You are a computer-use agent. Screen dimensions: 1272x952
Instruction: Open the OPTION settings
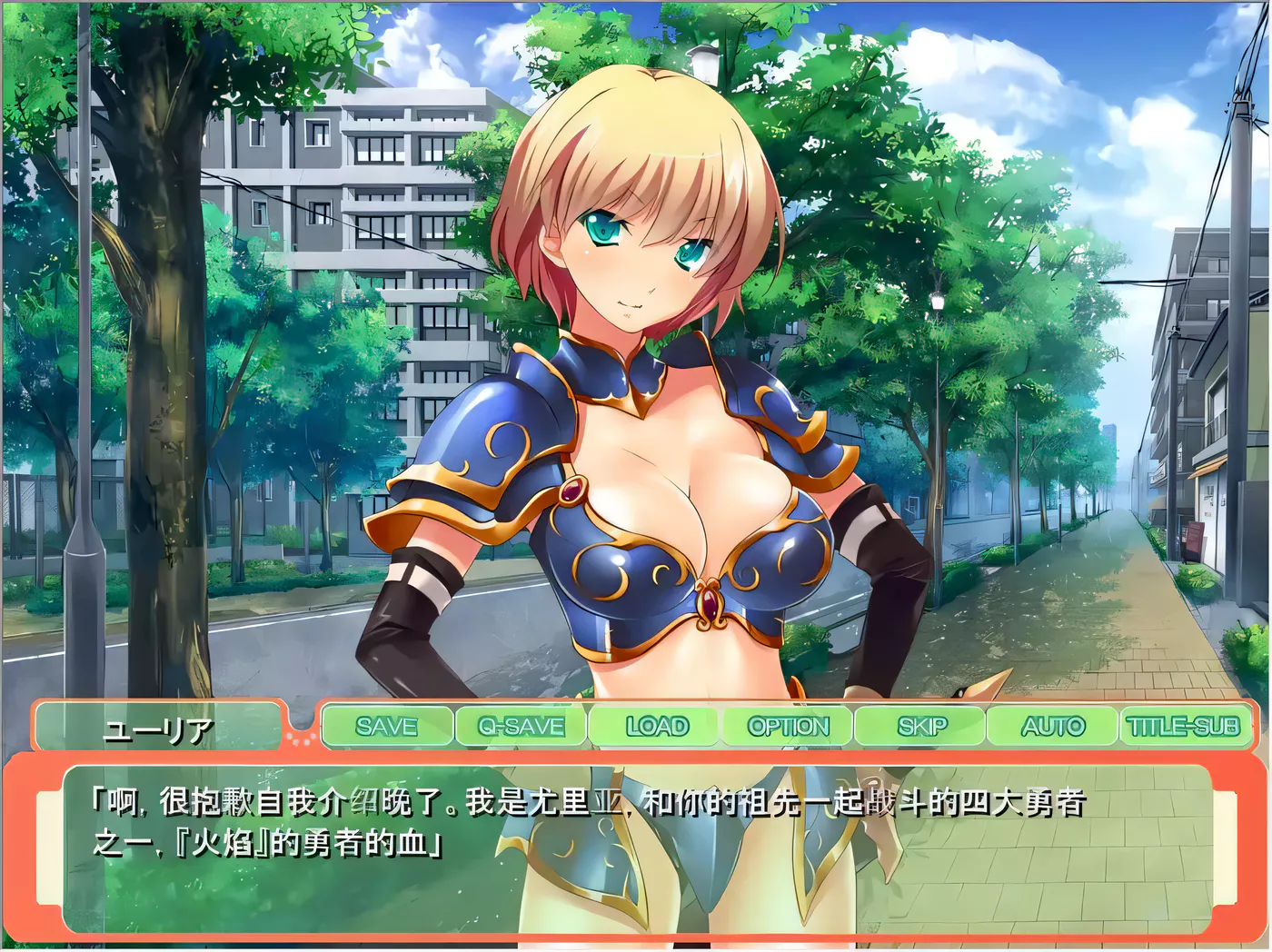click(788, 727)
